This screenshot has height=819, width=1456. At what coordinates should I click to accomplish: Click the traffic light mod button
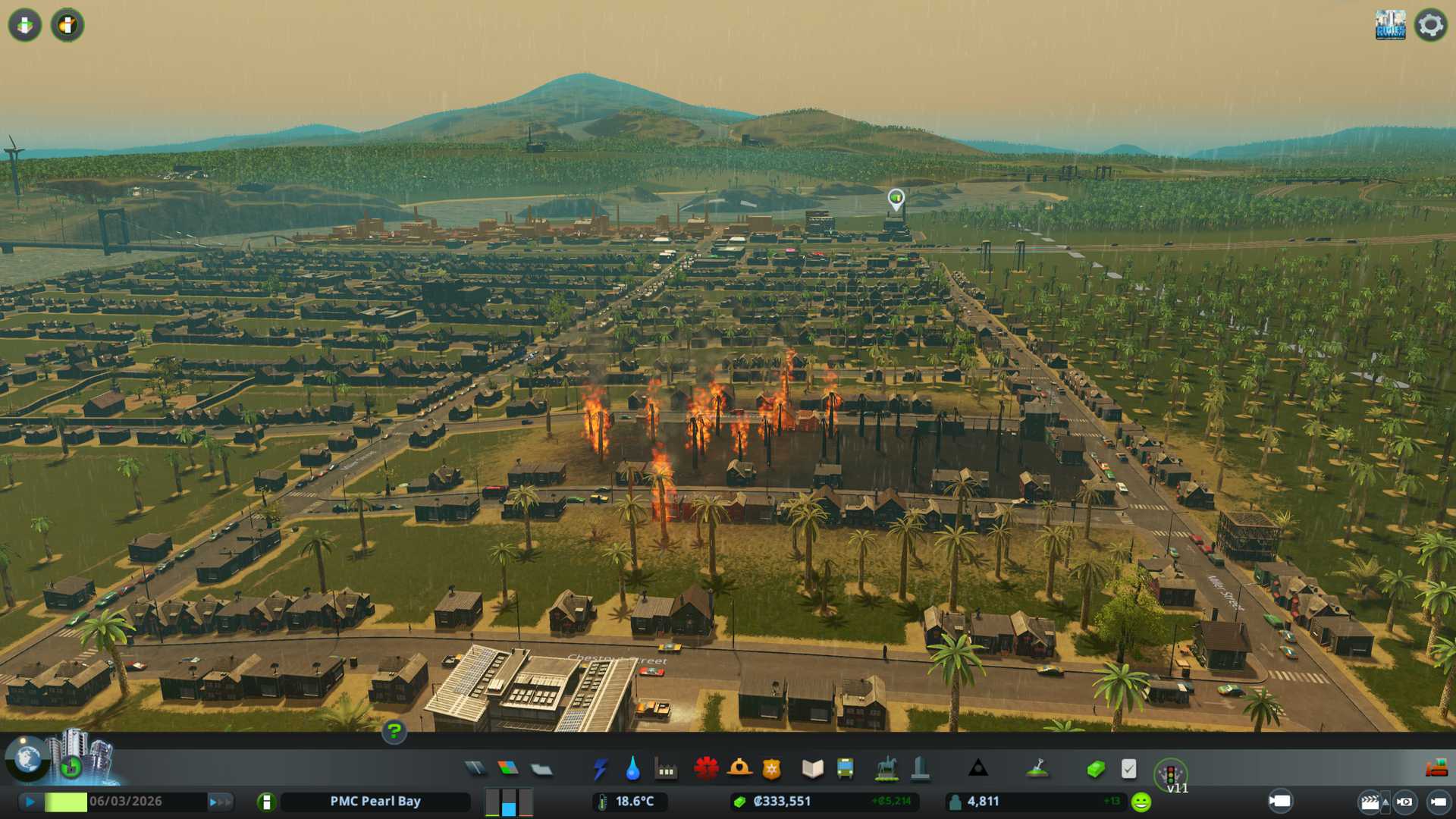coord(1170,774)
